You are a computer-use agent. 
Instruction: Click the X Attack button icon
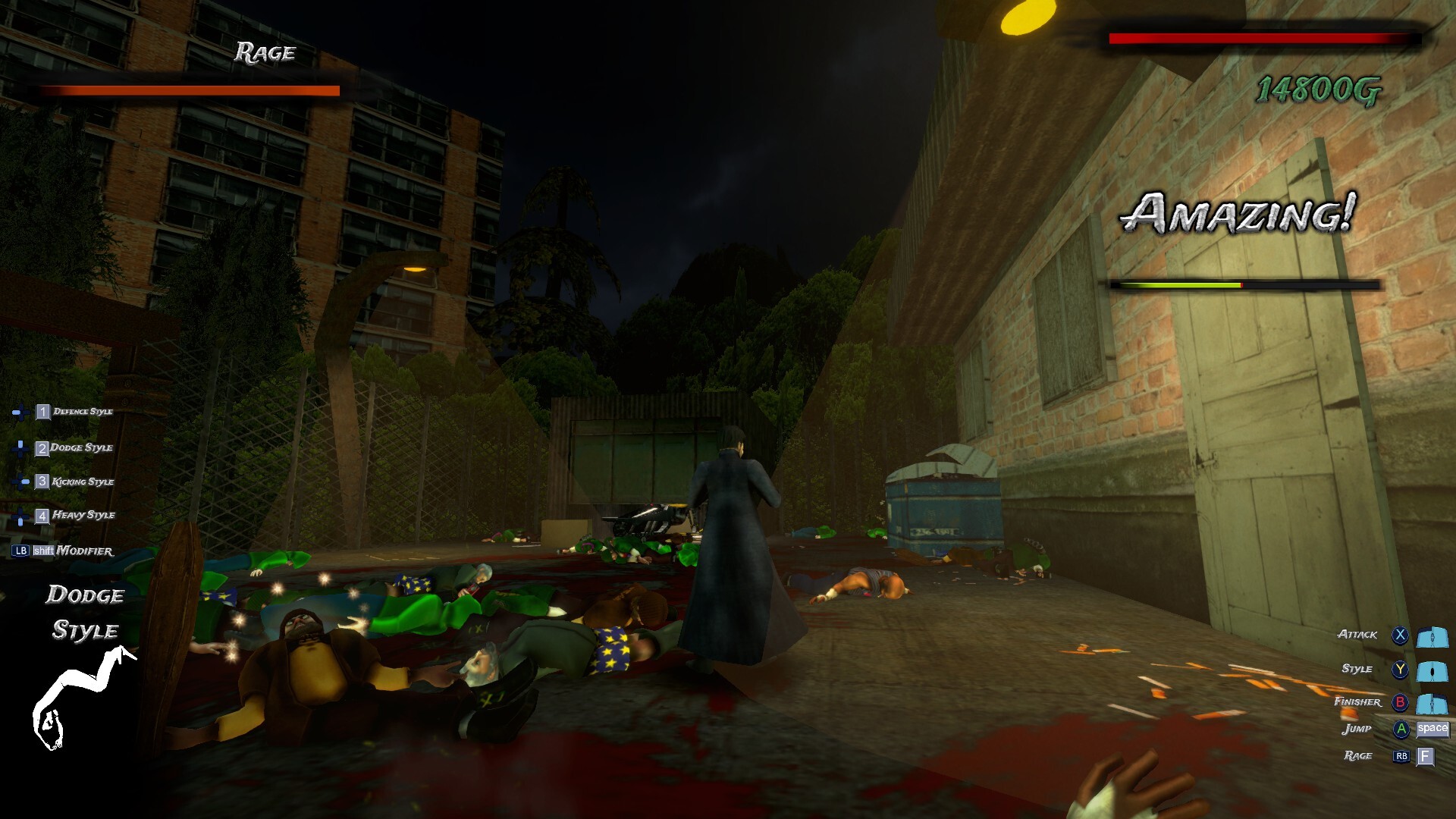(1400, 635)
